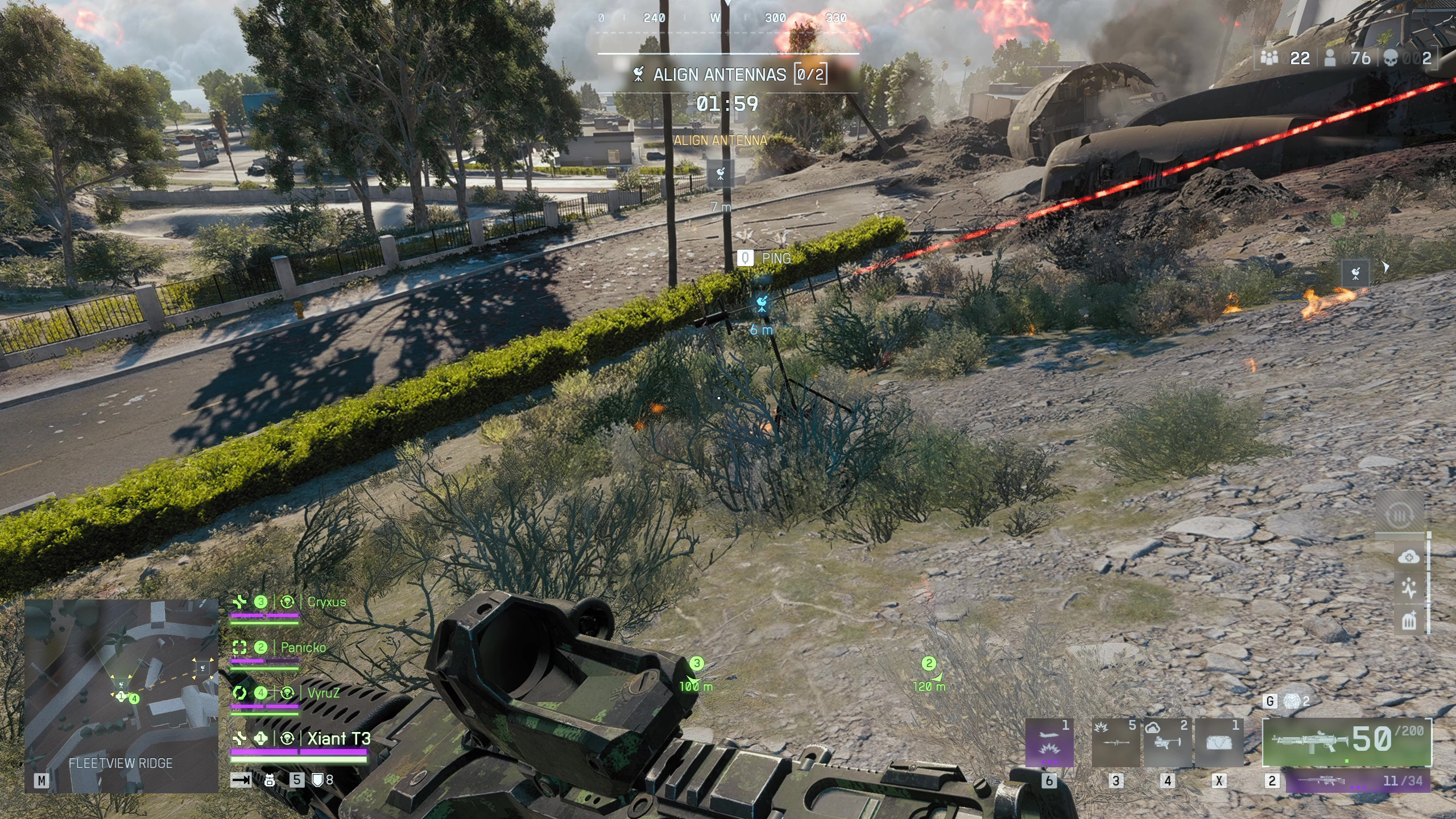Switch to the secondary sniper rifle
The height and width of the screenshot is (819, 1456).
click(1358, 781)
